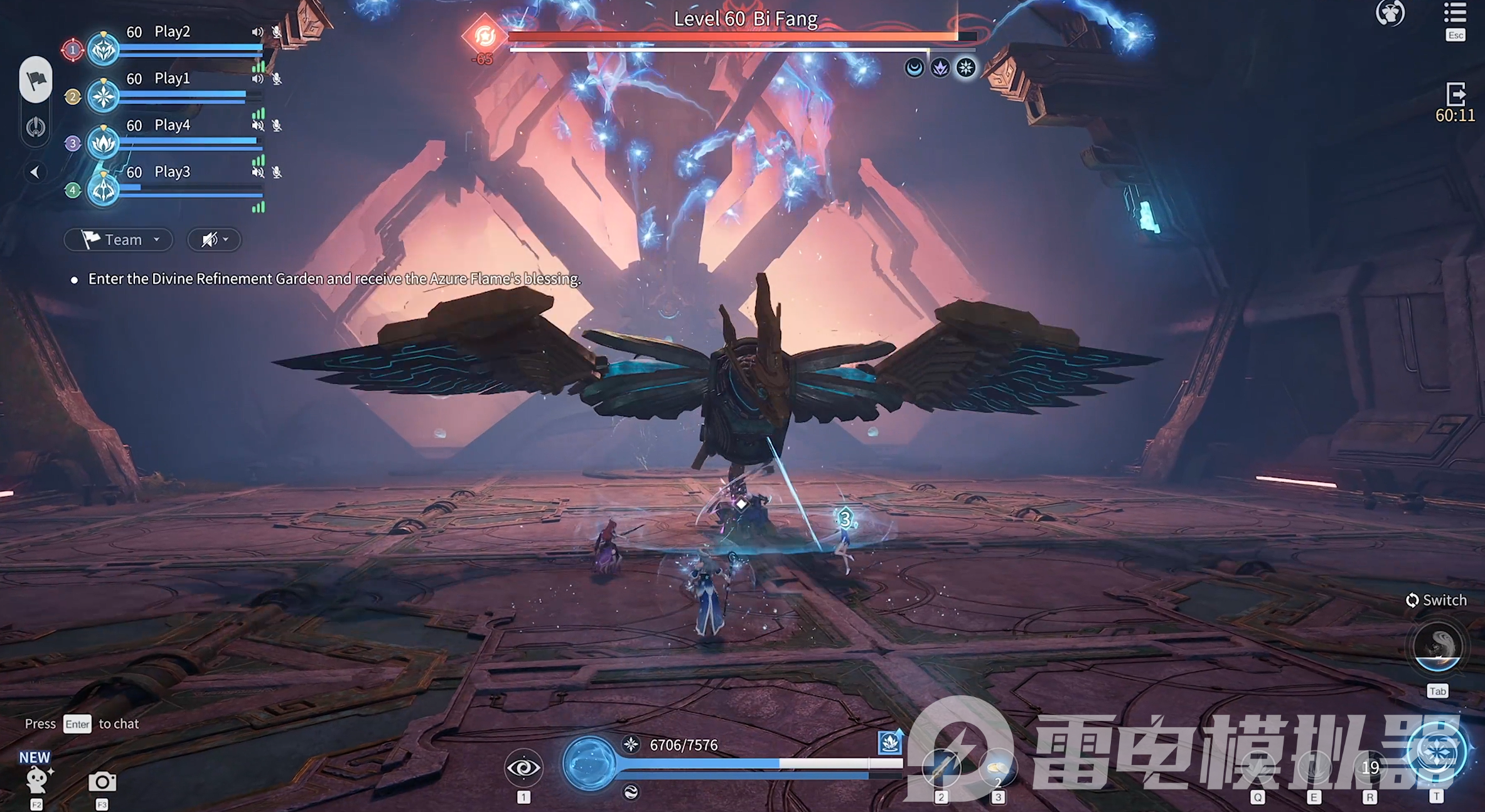Open the NEW mascot assistant icon

click(36, 778)
